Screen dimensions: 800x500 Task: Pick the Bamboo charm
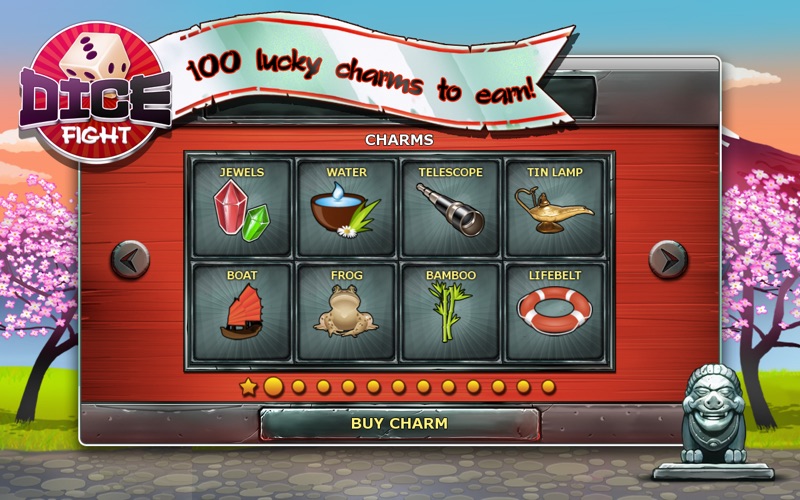coord(451,310)
